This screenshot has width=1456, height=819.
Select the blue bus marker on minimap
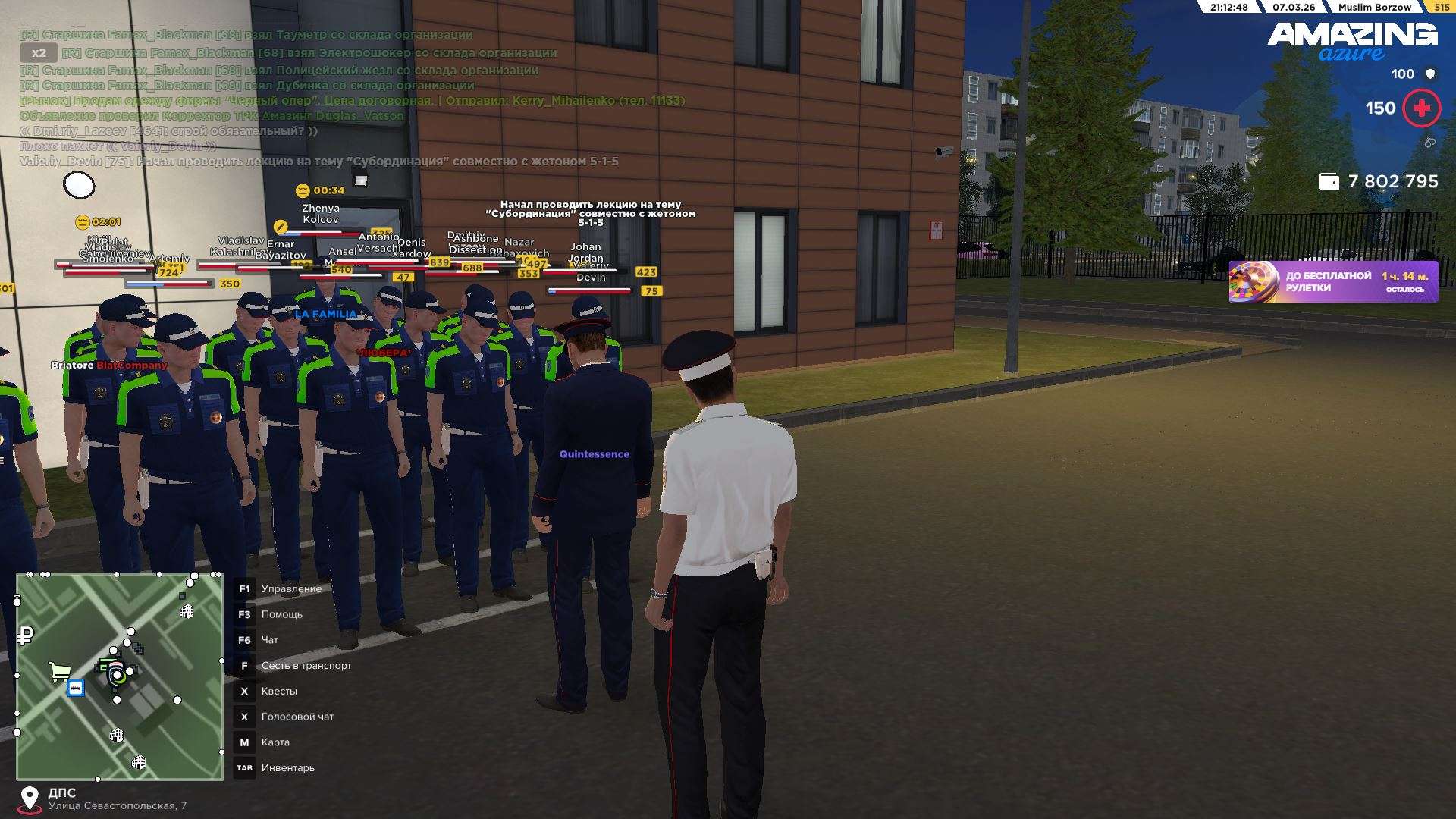click(76, 688)
